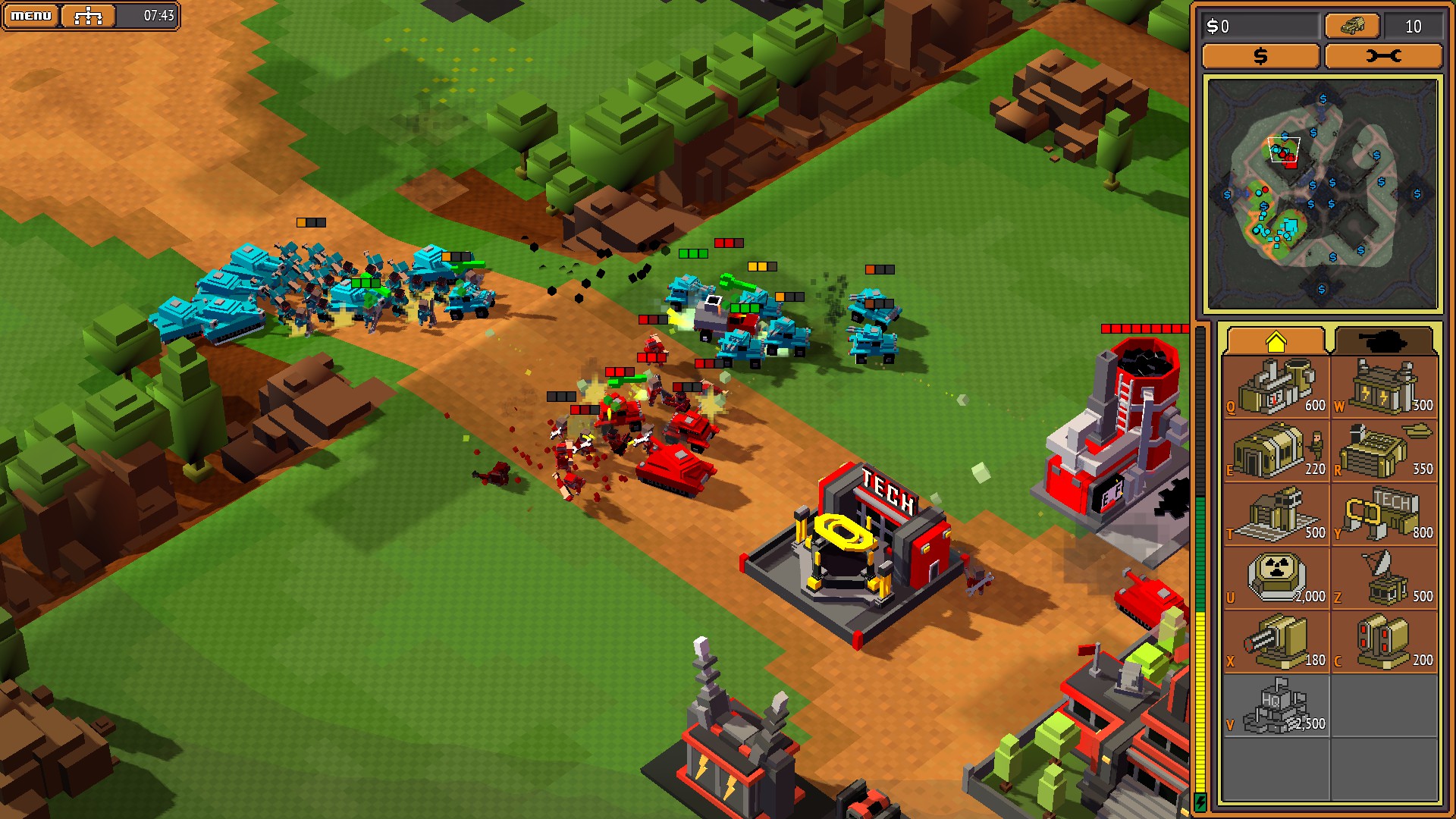Queue the 350-cost motor pool
The height and width of the screenshot is (819, 1456).
pyautogui.click(x=1385, y=450)
